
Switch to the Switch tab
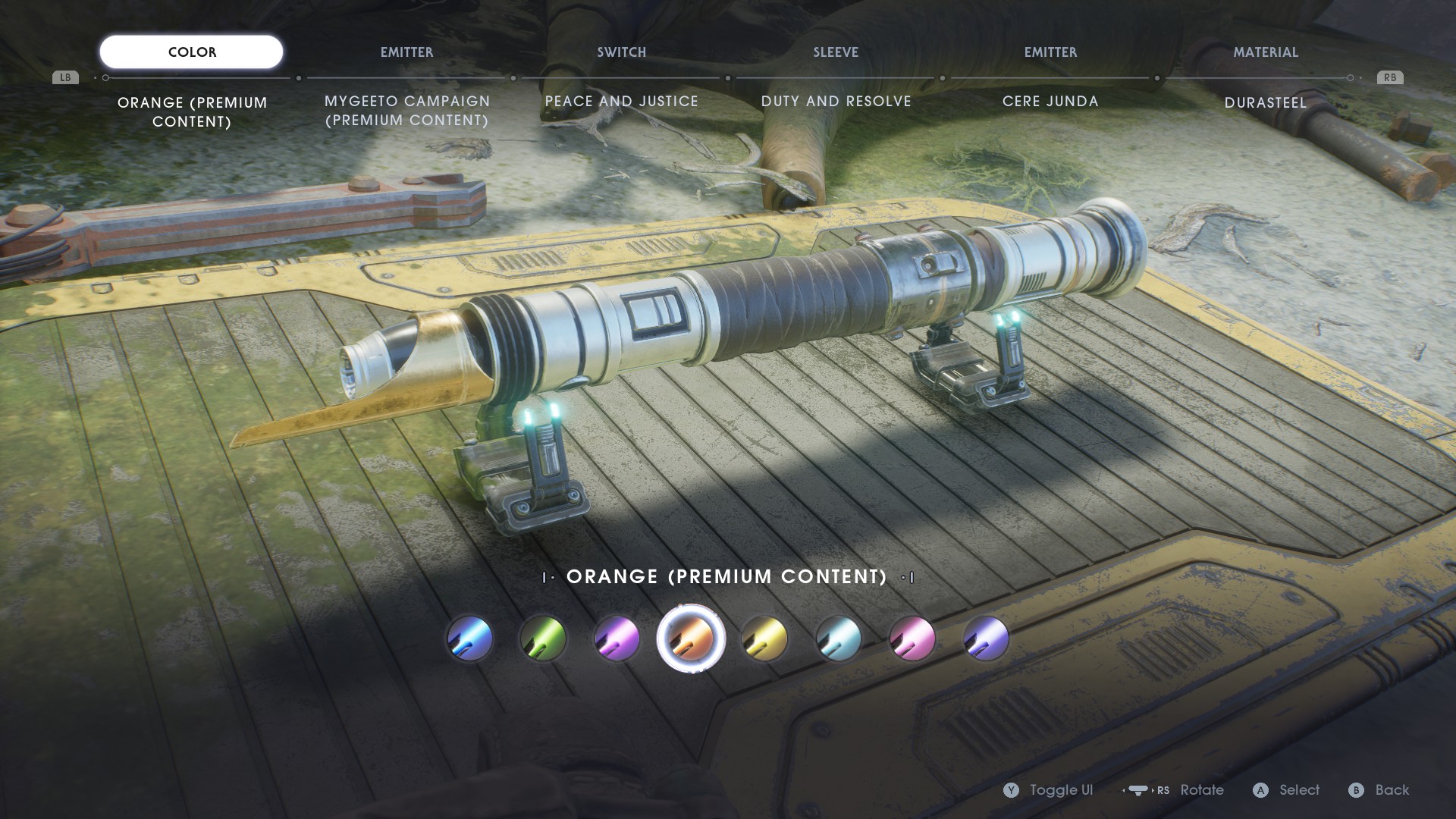click(x=621, y=52)
